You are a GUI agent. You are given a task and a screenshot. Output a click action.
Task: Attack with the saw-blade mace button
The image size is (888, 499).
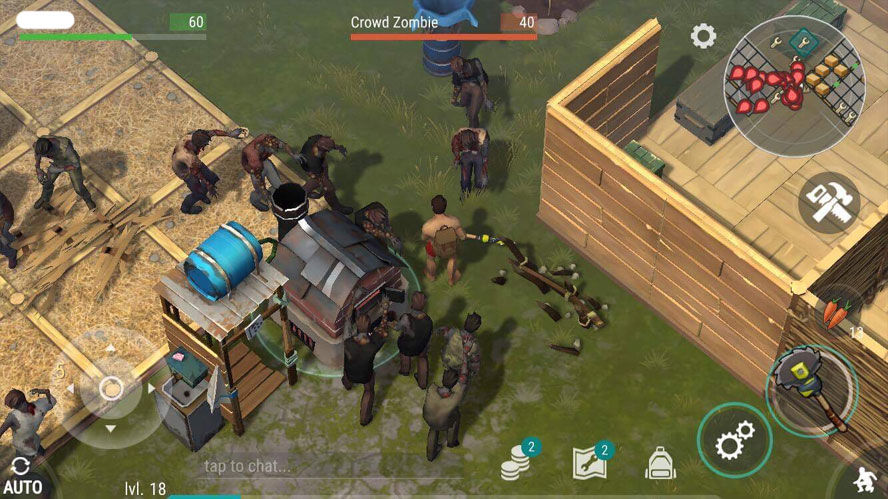[811, 388]
